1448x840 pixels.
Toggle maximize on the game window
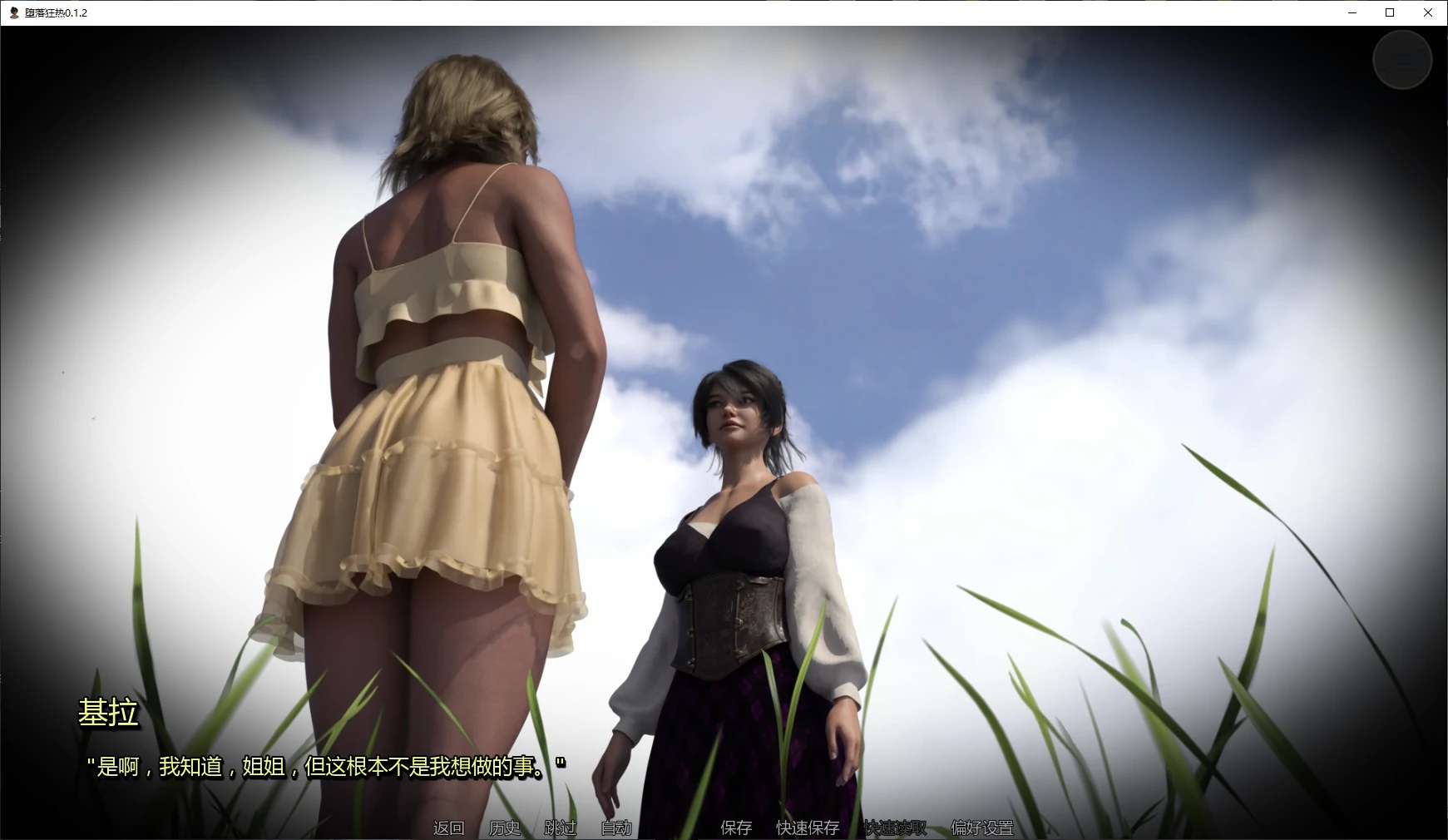click(1389, 12)
